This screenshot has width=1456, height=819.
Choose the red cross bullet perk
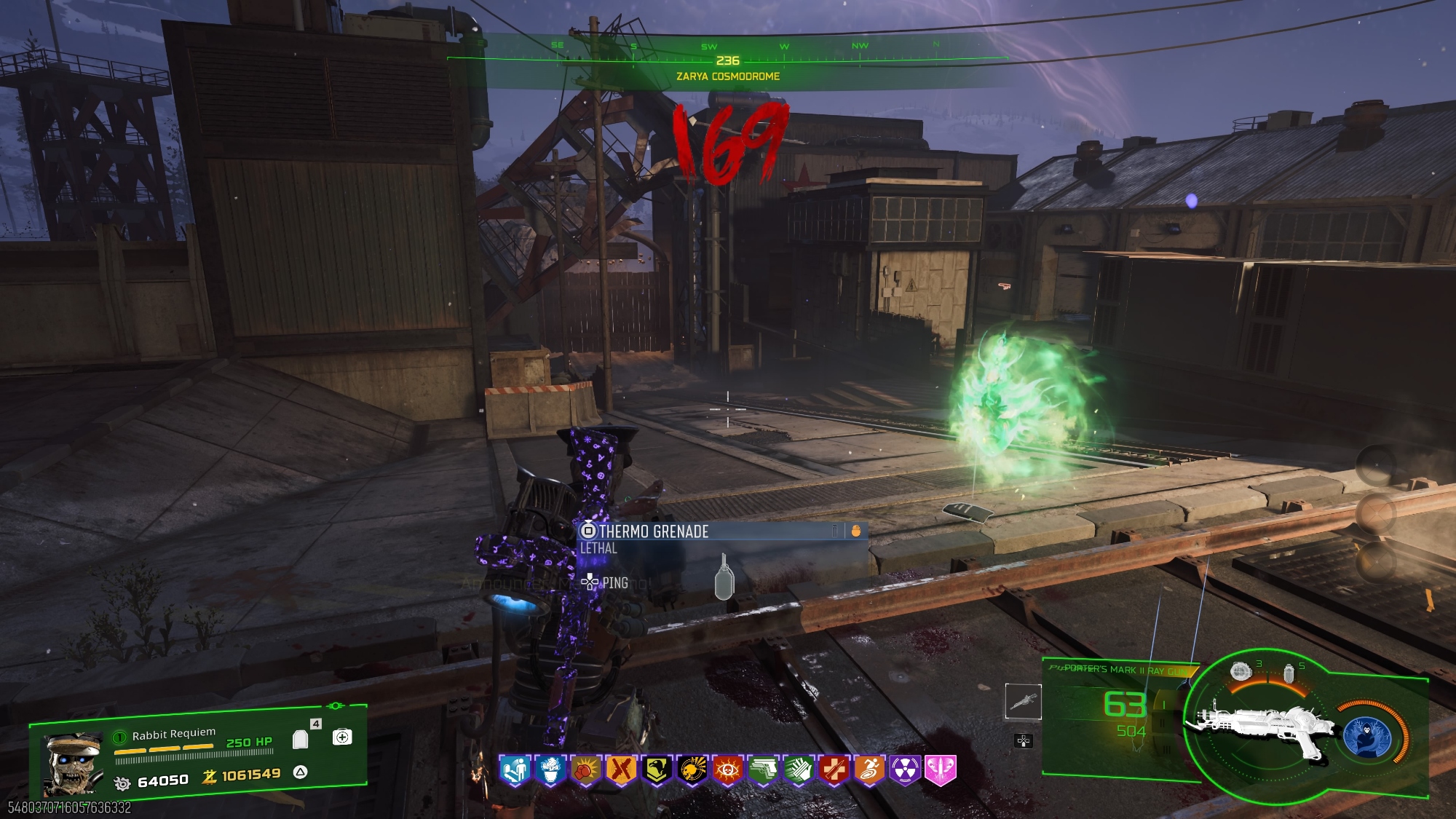click(x=834, y=769)
